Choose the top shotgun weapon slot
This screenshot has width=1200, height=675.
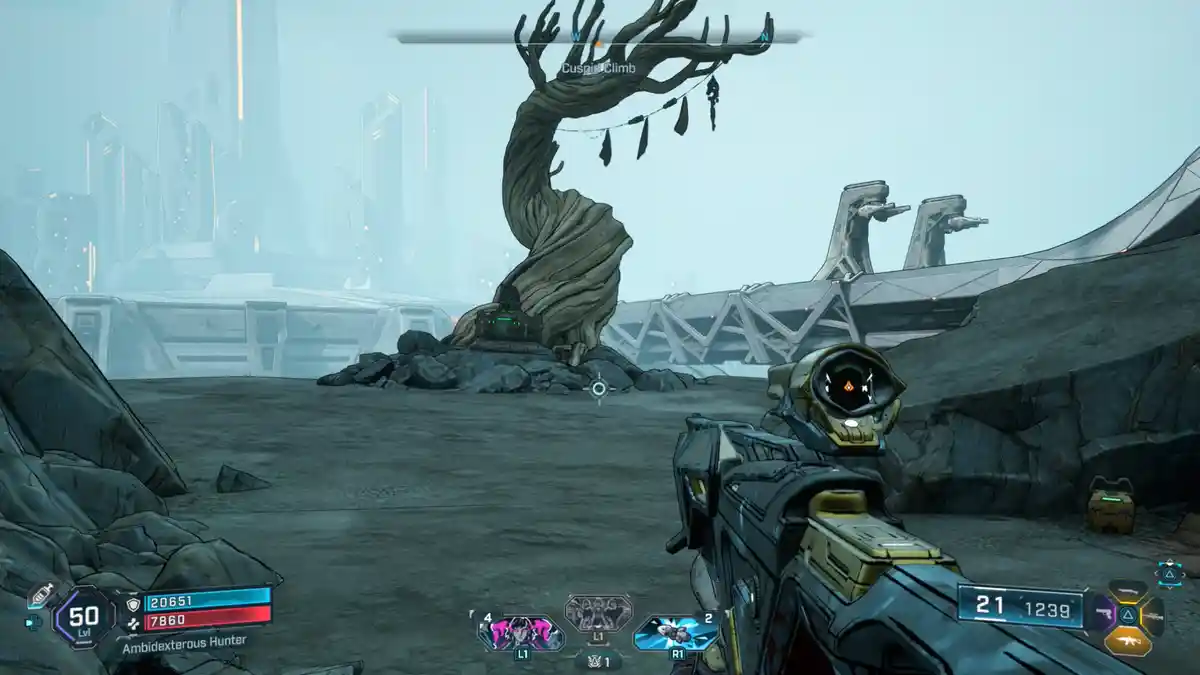[x=1128, y=591]
